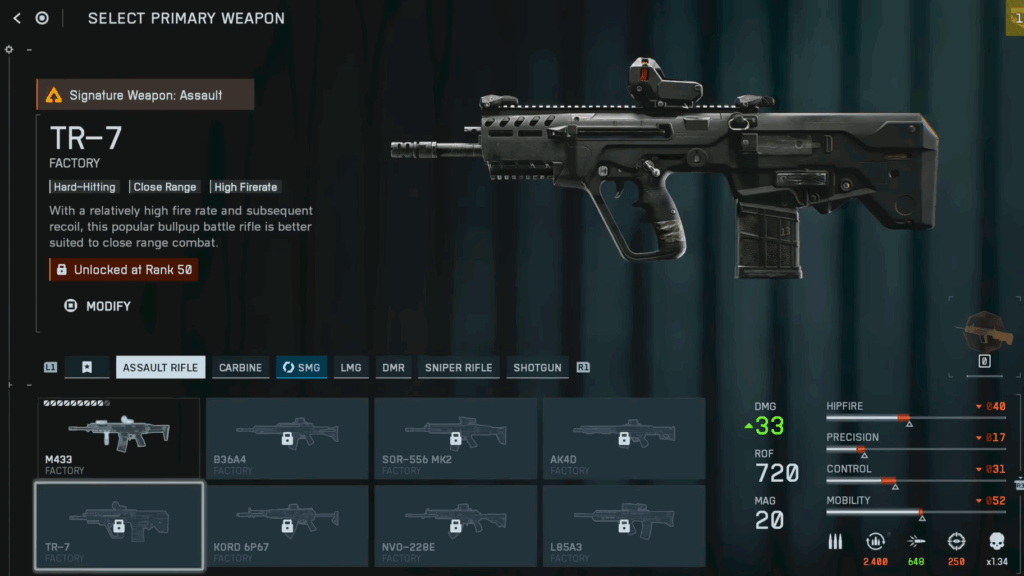
Task: Open the MODIFY weapon option
Action: (x=98, y=306)
